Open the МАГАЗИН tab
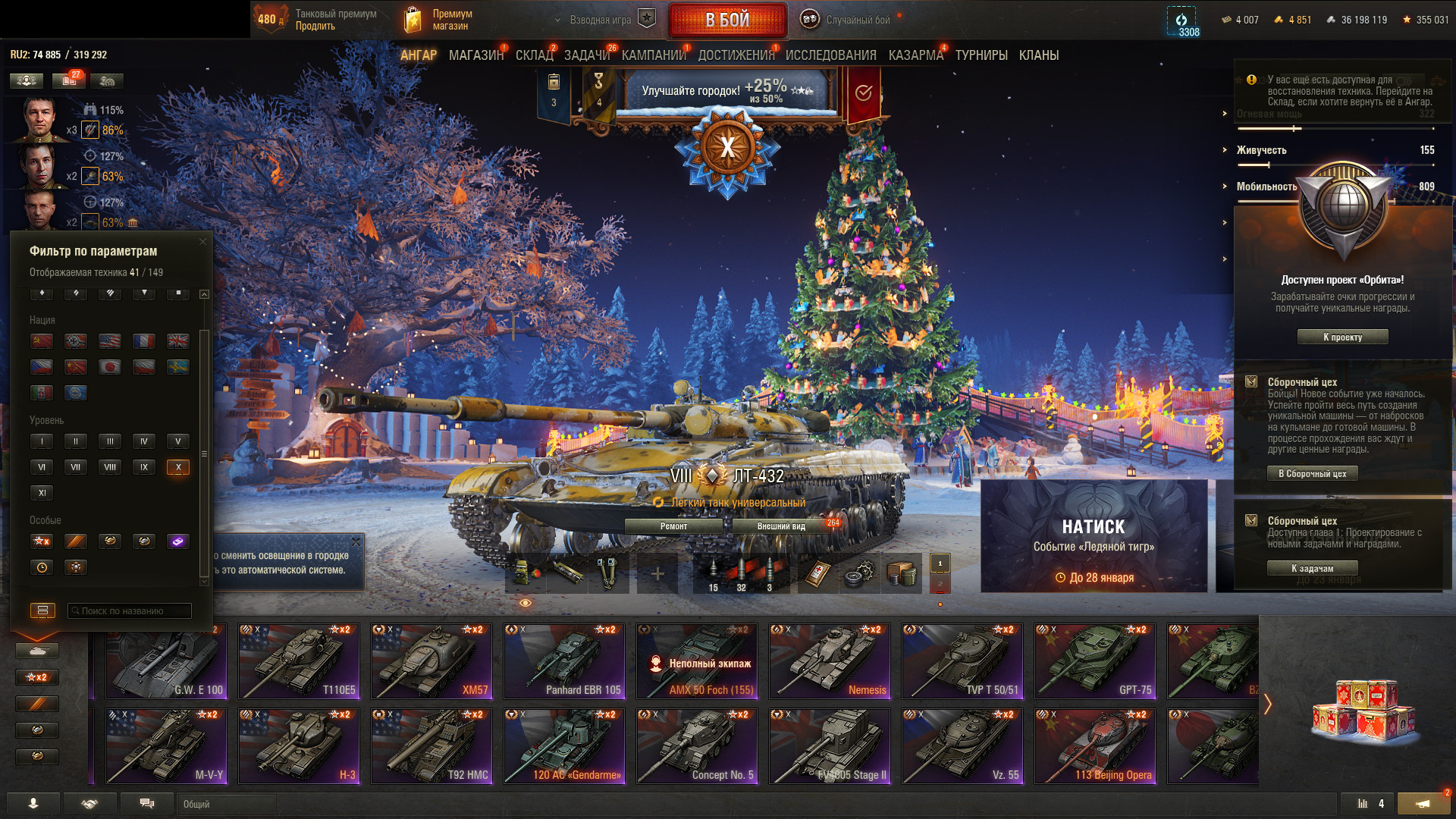1456x819 pixels. point(475,55)
